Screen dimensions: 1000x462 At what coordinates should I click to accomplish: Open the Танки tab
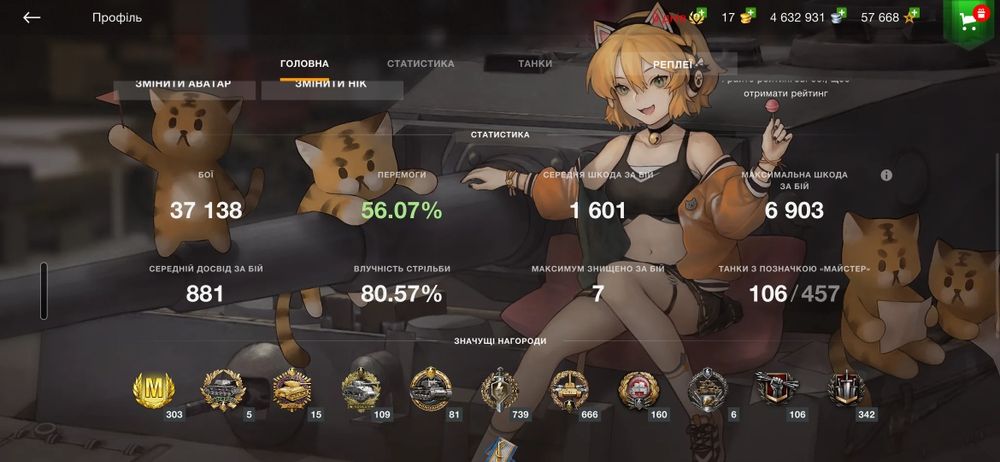tap(535, 64)
